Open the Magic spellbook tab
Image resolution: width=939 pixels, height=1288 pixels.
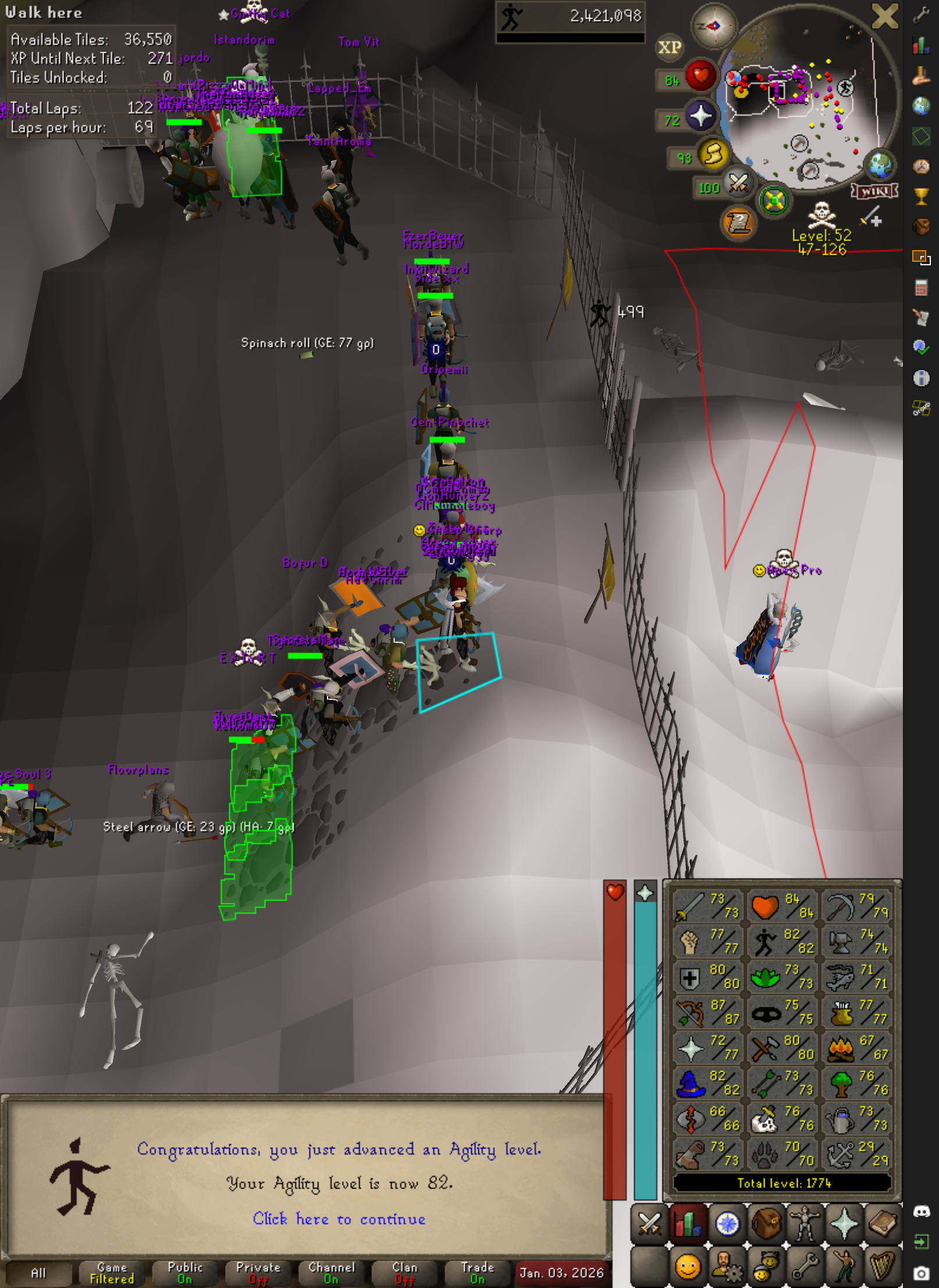point(883,1224)
